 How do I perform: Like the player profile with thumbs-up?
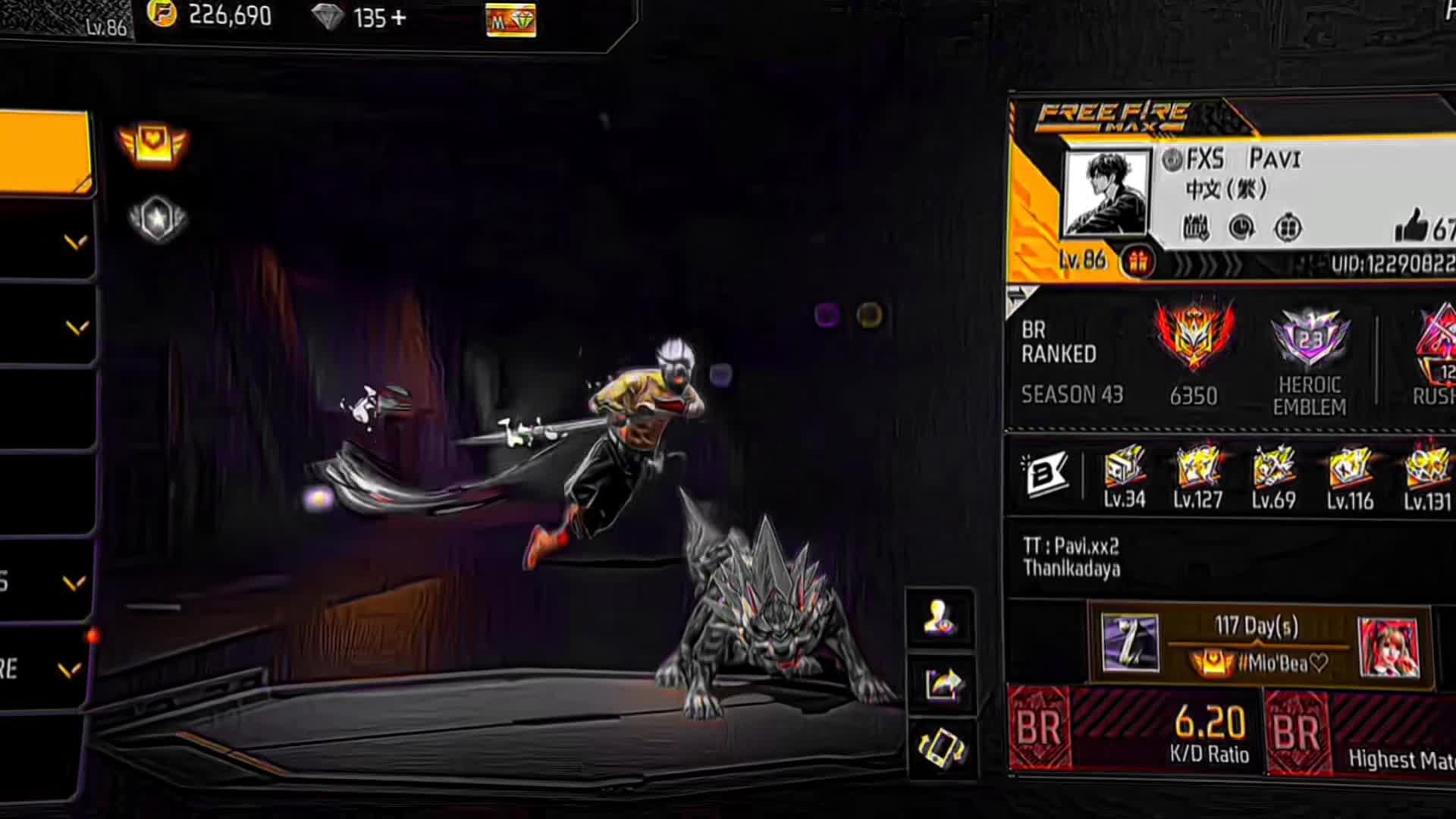pyautogui.click(x=1411, y=226)
